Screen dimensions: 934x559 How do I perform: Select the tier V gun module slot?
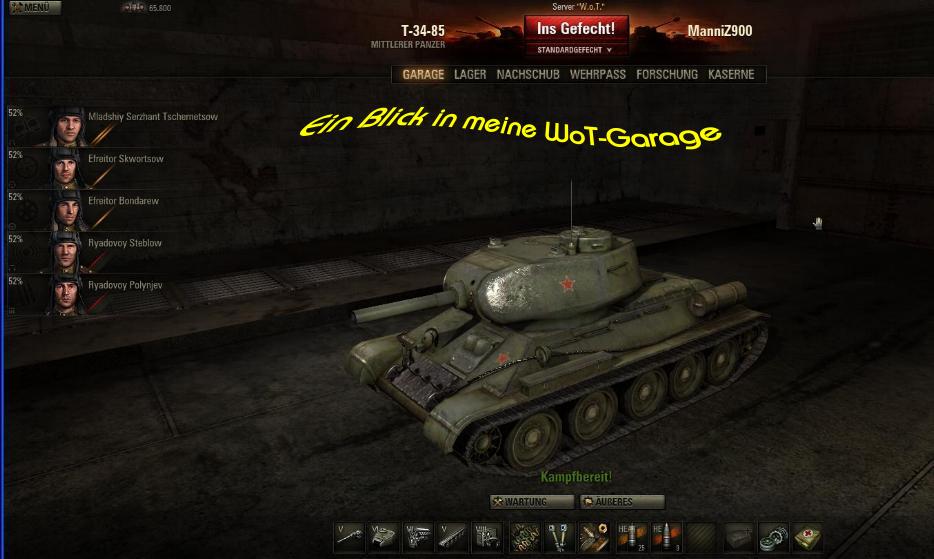click(x=349, y=536)
